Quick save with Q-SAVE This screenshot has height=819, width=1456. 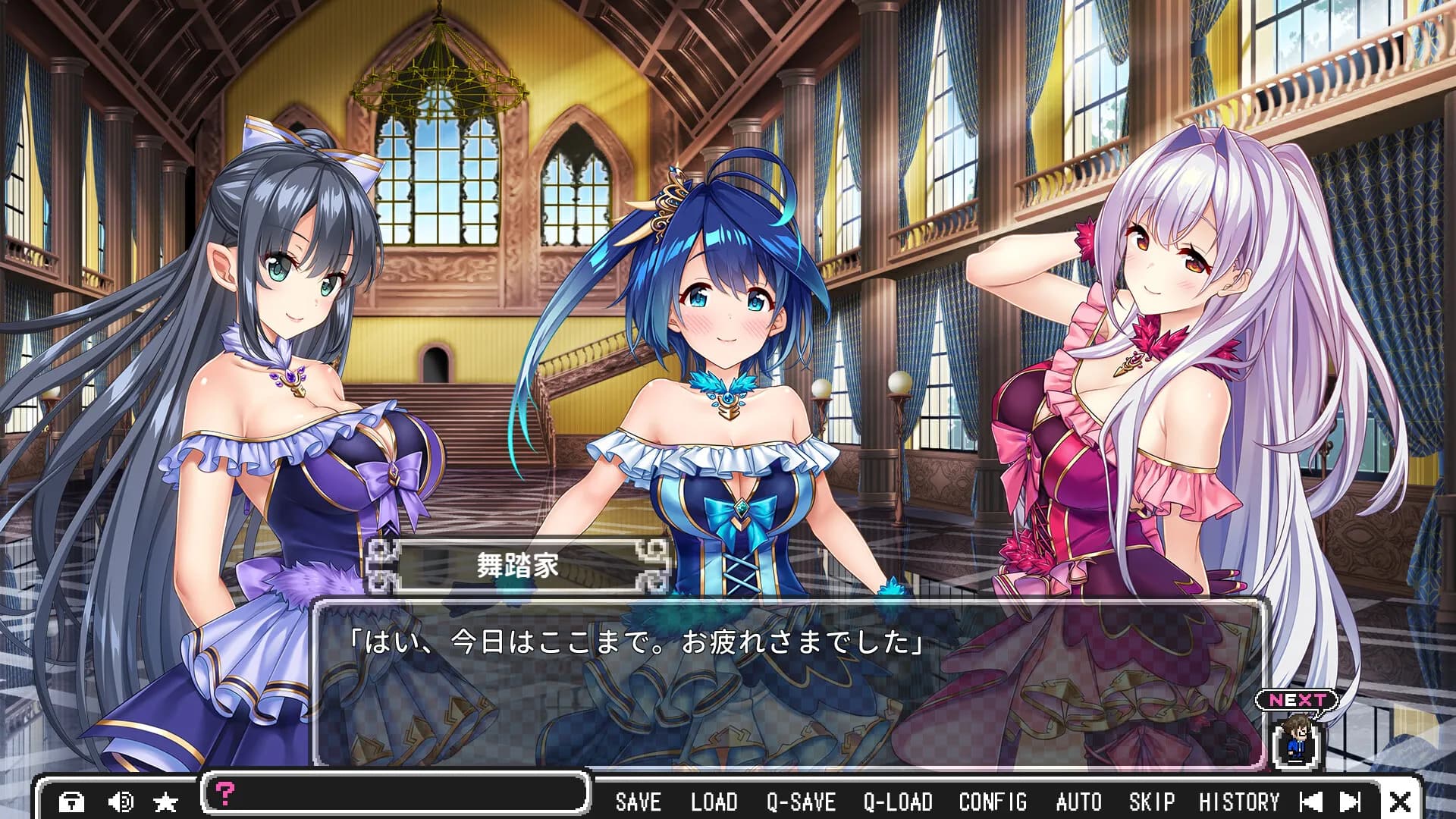pyautogui.click(x=801, y=802)
